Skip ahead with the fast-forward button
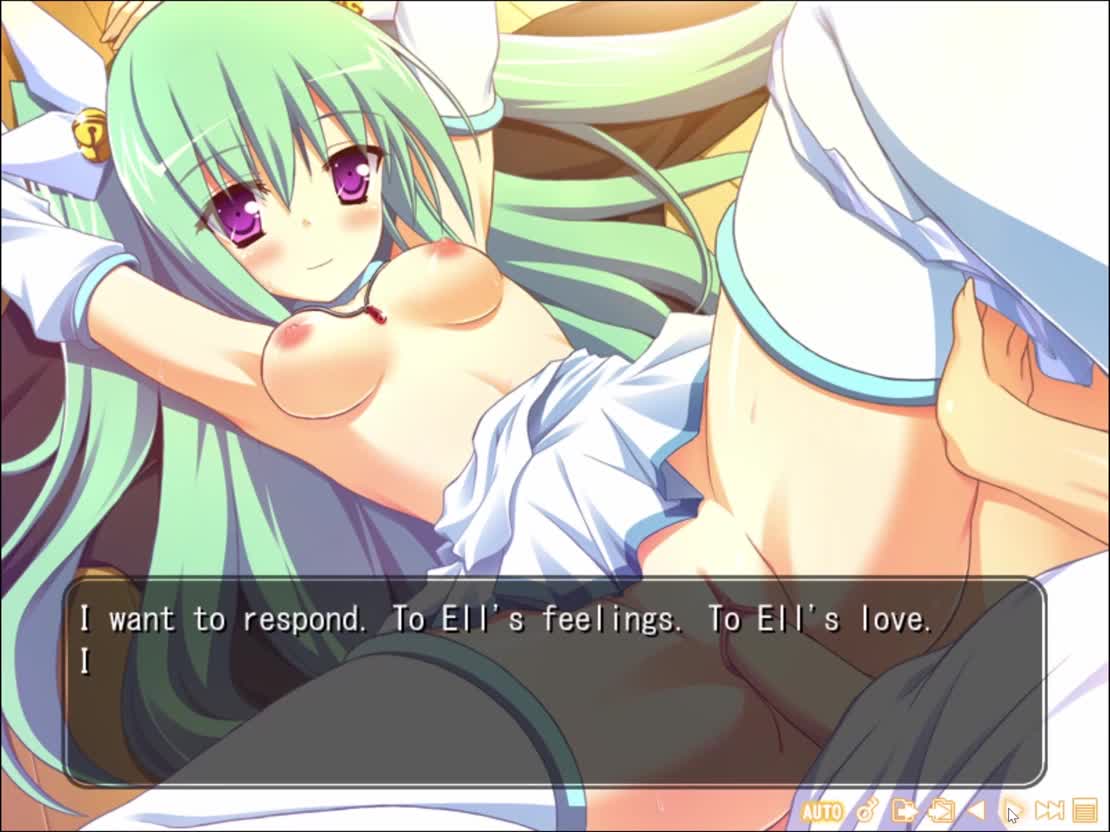Image resolution: width=1110 pixels, height=832 pixels. coord(1049,811)
